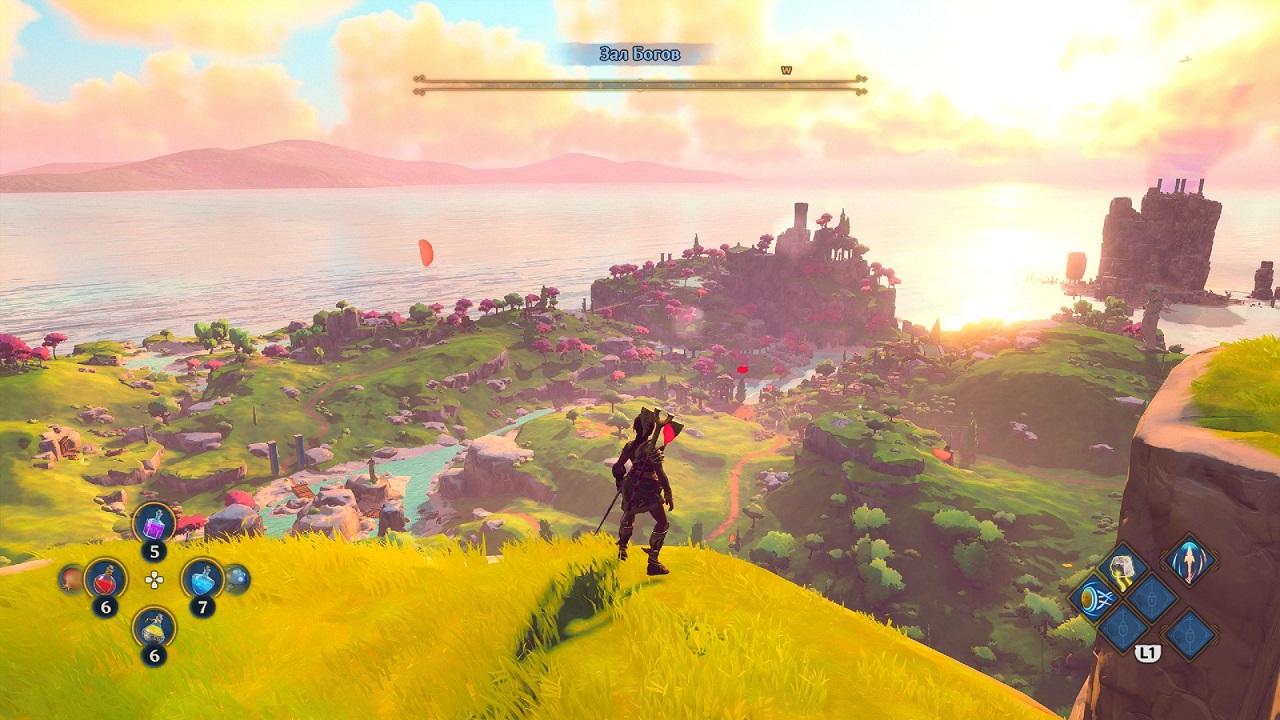Click the pomegranate ingredient icon
The width and height of the screenshot is (1280, 720).
point(70,578)
